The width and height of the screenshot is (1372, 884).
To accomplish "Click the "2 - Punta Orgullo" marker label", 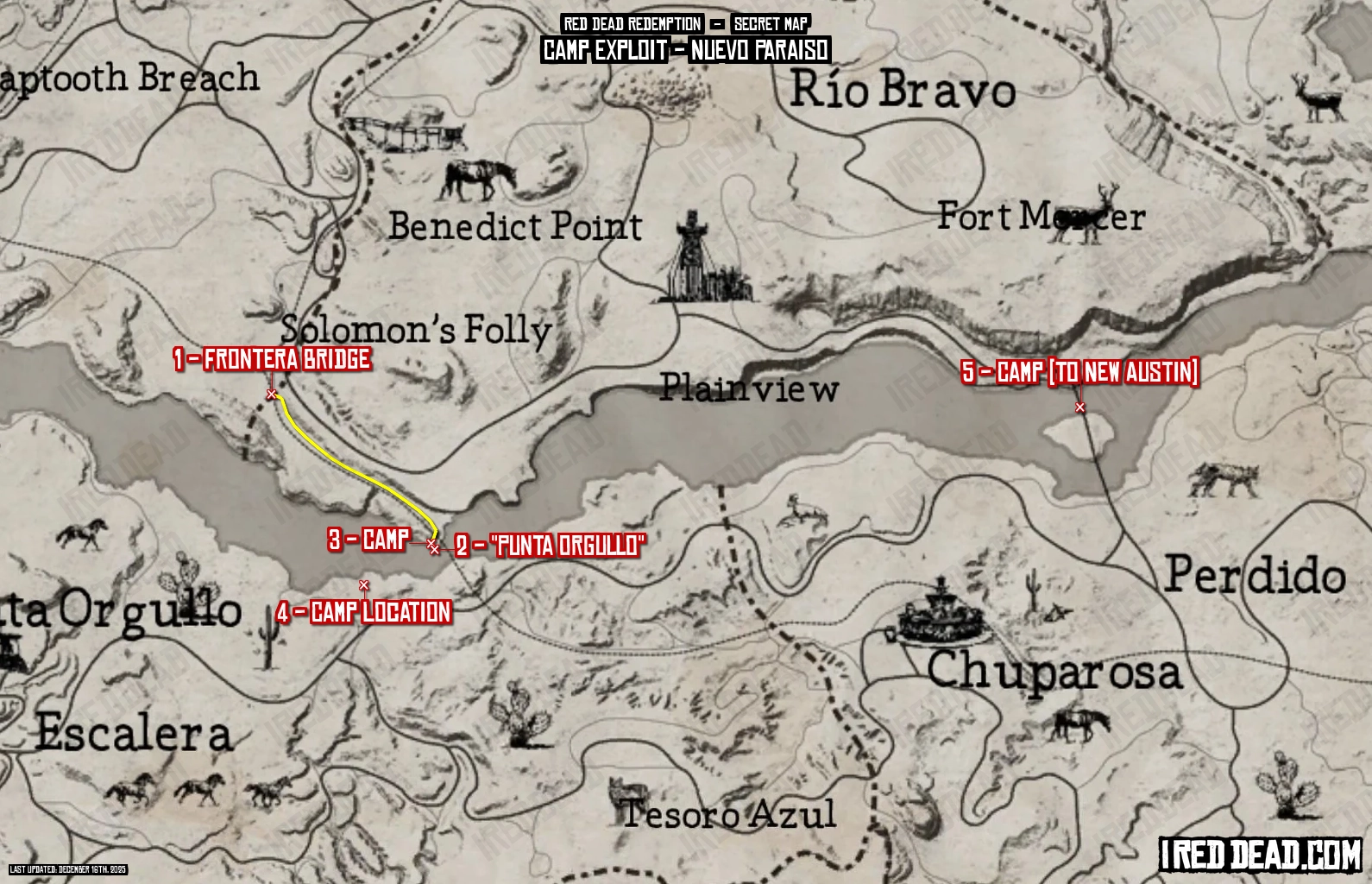I will pyautogui.click(x=550, y=546).
